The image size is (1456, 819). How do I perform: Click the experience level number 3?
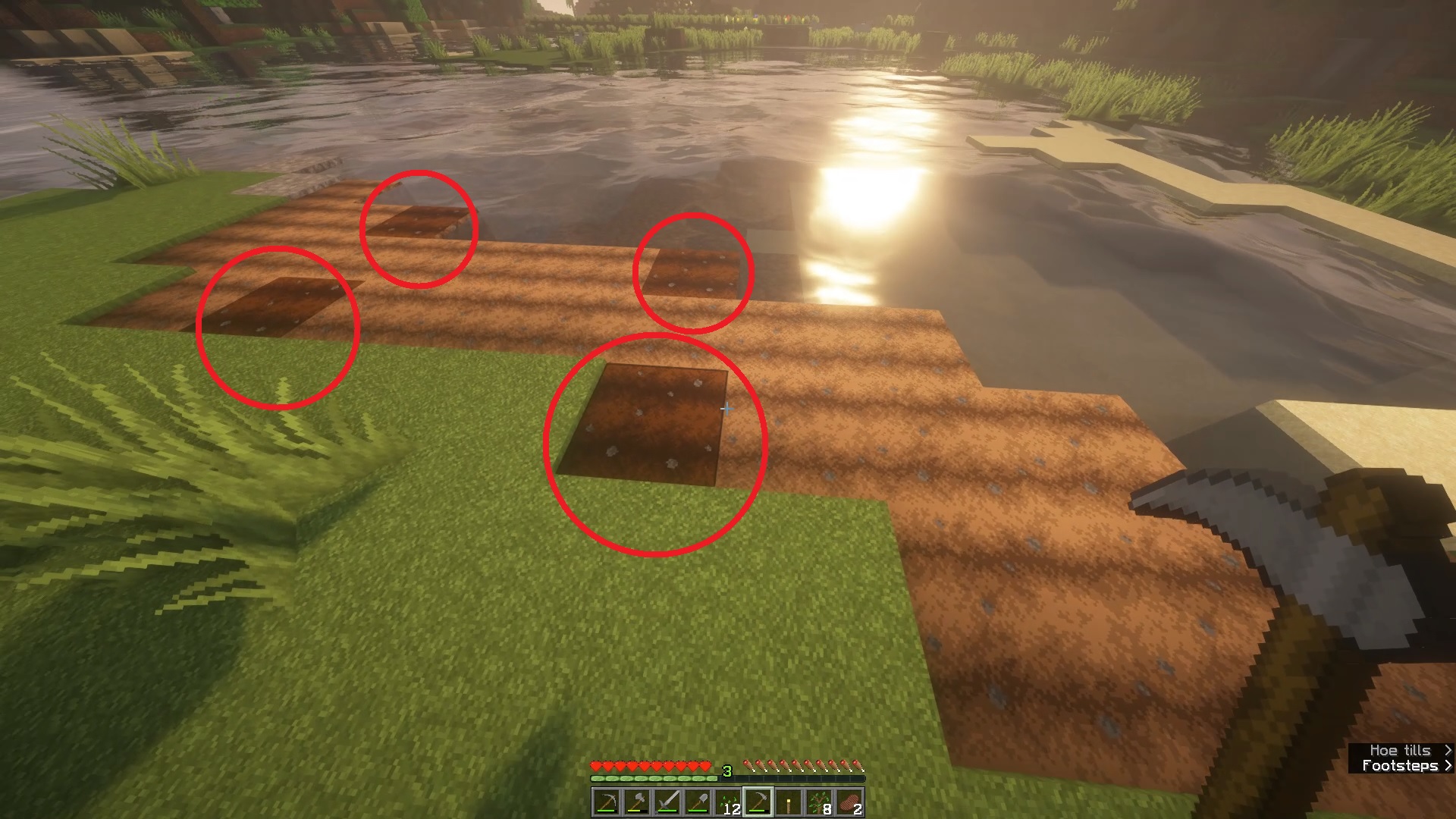(x=726, y=771)
